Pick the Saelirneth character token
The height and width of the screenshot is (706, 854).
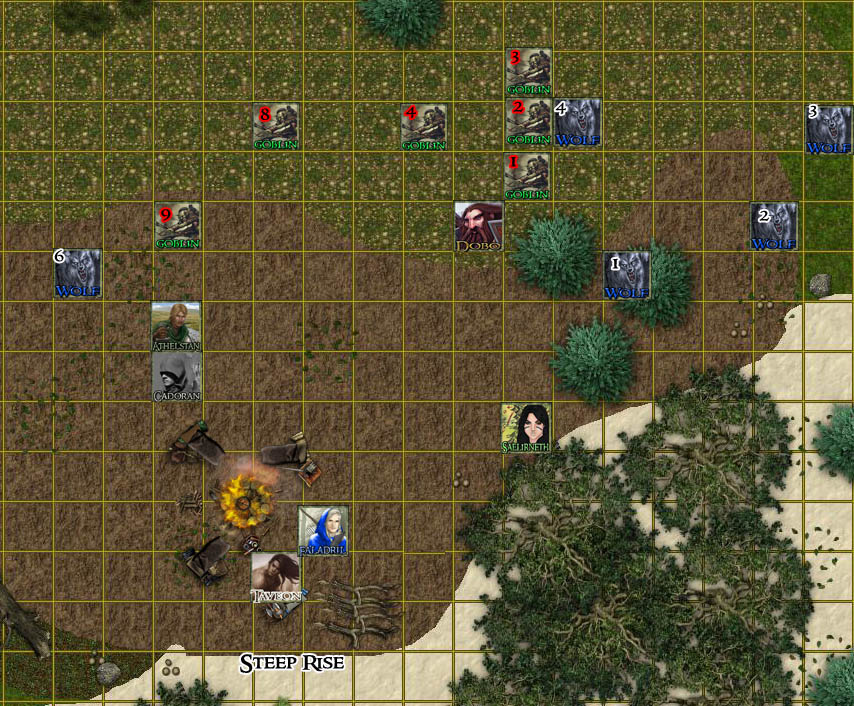(526, 427)
